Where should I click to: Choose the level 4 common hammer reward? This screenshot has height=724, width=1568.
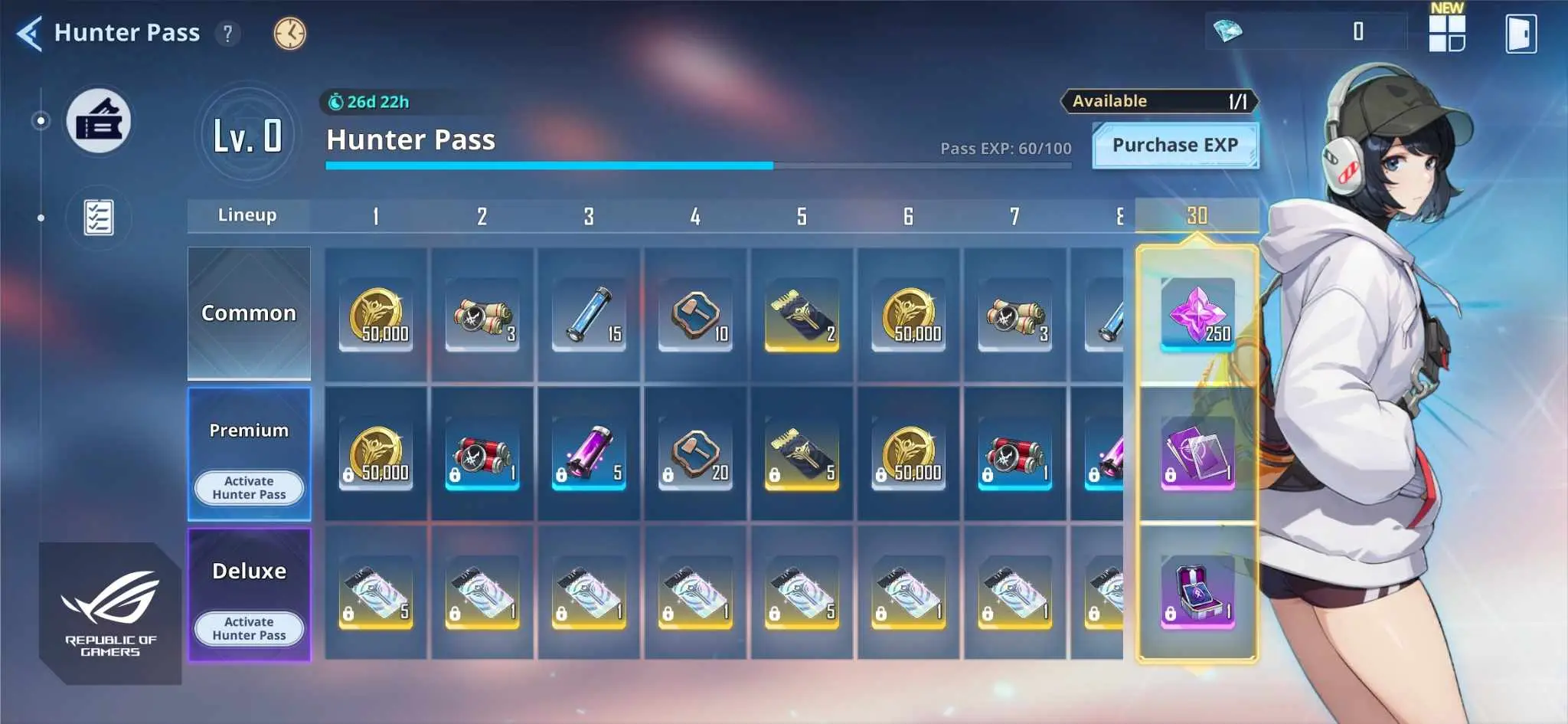tap(695, 315)
